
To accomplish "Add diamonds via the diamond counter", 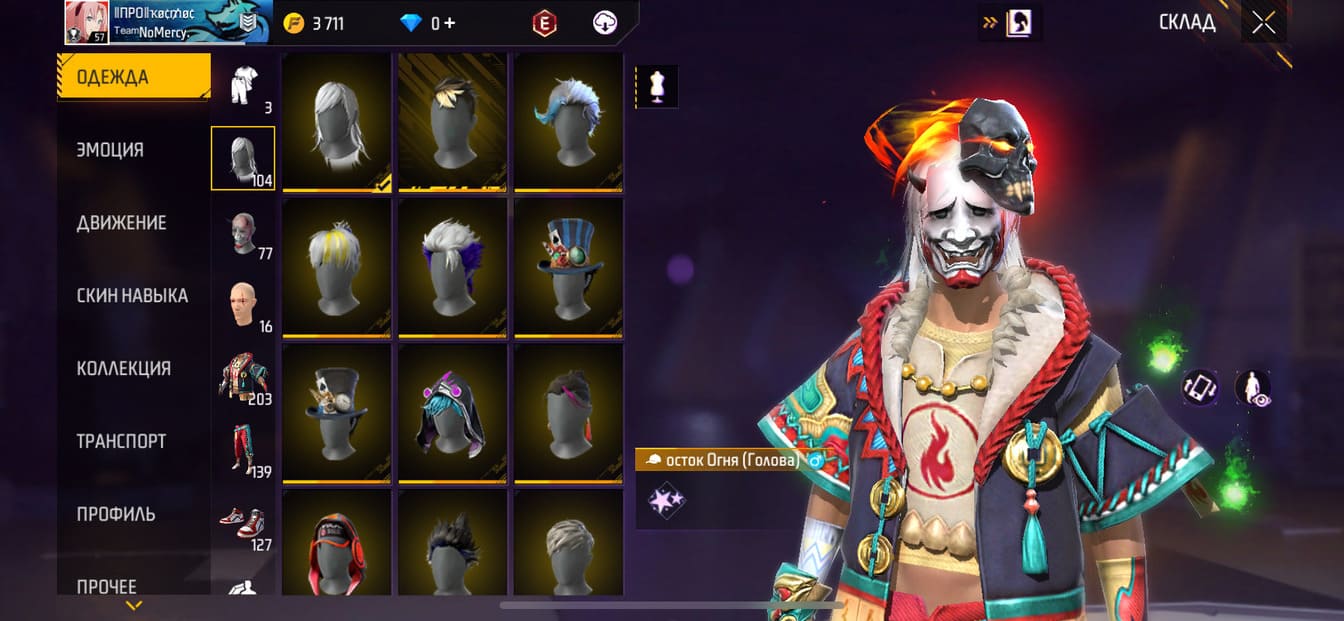I will [428, 23].
